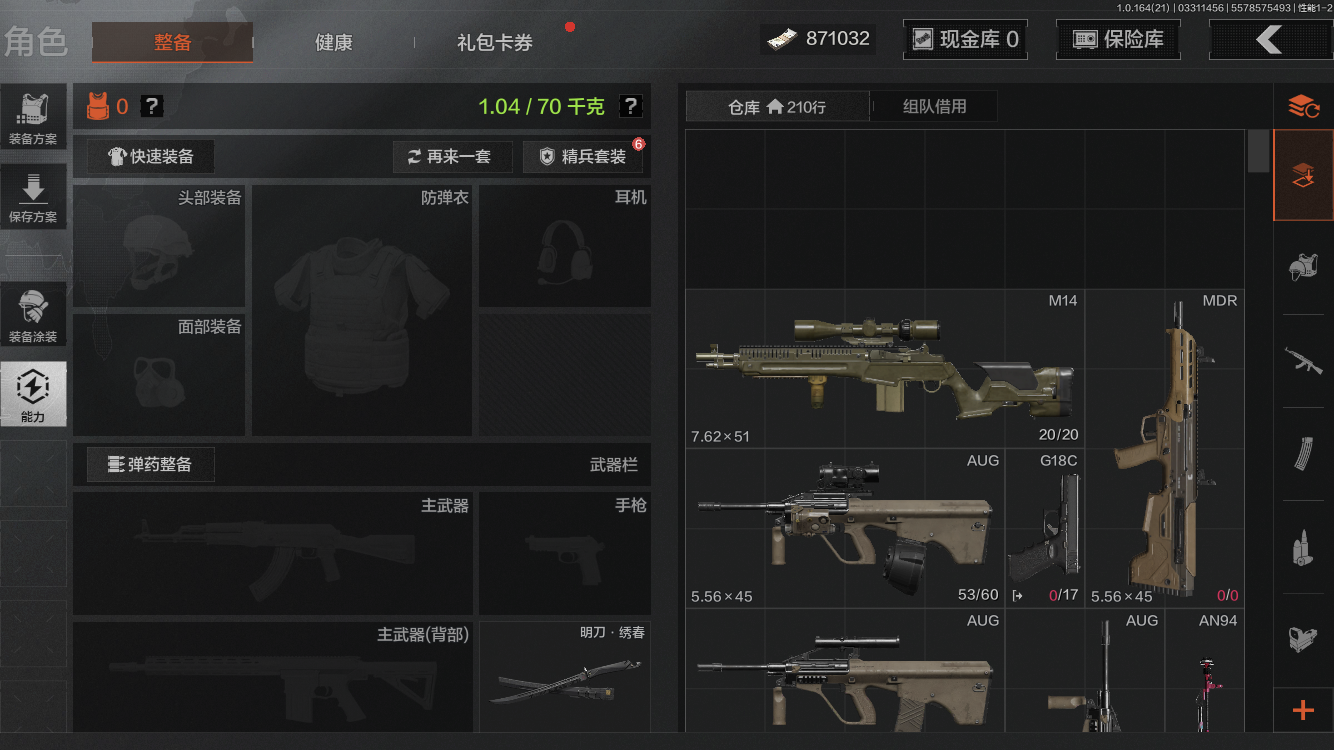Expand the 组队借用 team borrow panel

pos(933,106)
